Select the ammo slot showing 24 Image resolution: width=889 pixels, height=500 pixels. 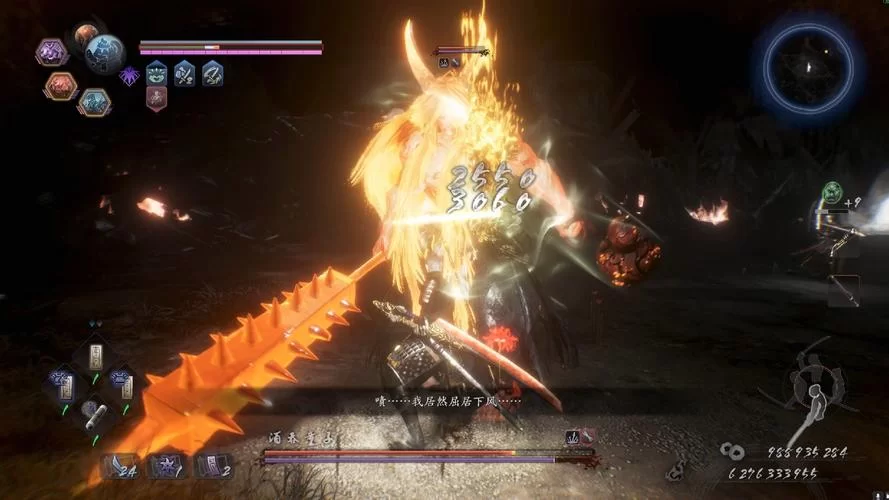pos(120,466)
